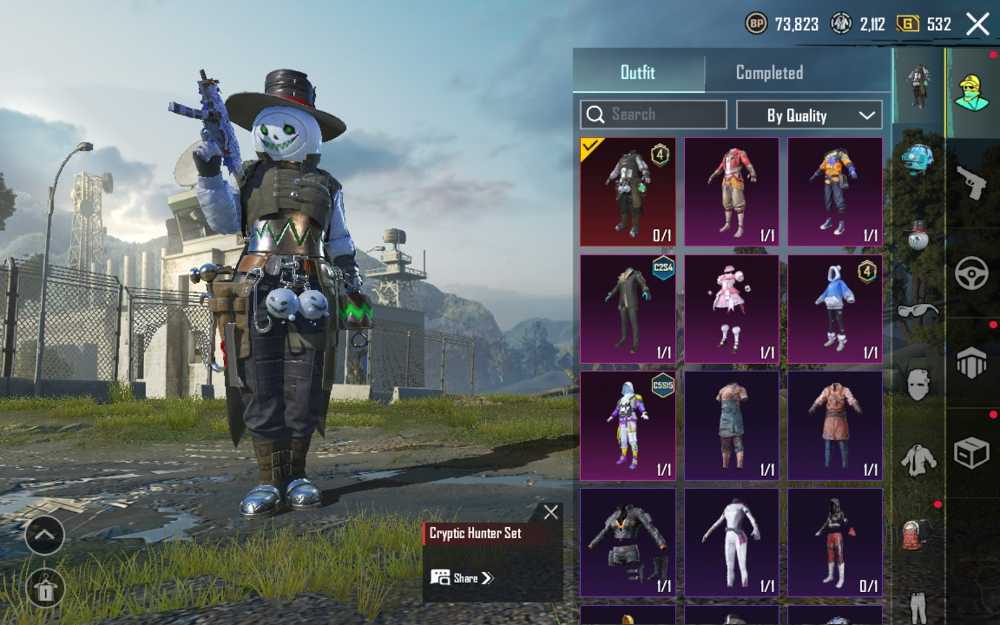Open the By Quality sort dropdown

point(809,115)
